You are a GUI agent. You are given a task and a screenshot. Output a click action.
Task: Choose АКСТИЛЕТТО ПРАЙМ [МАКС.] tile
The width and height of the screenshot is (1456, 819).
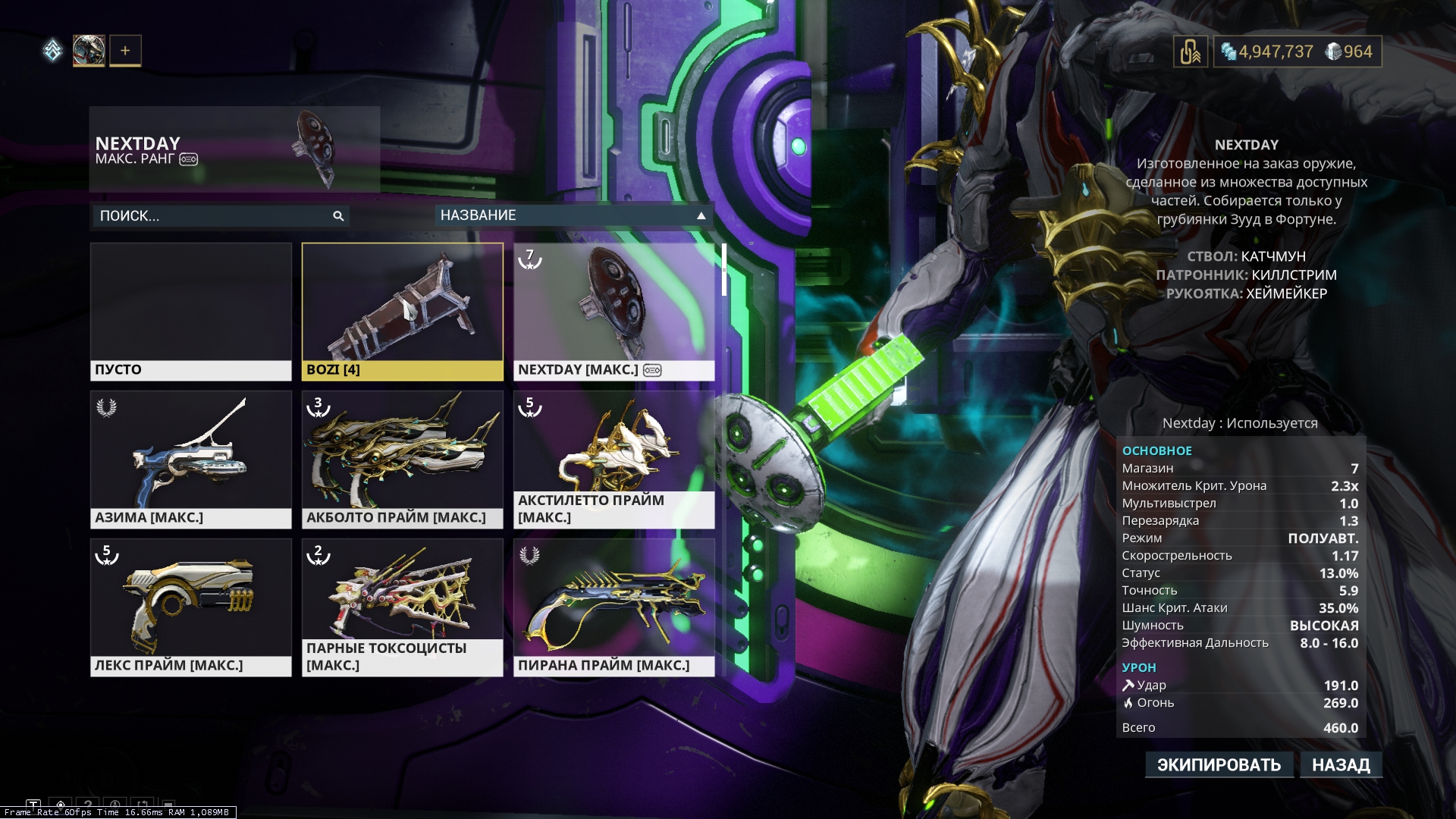coord(613,459)
